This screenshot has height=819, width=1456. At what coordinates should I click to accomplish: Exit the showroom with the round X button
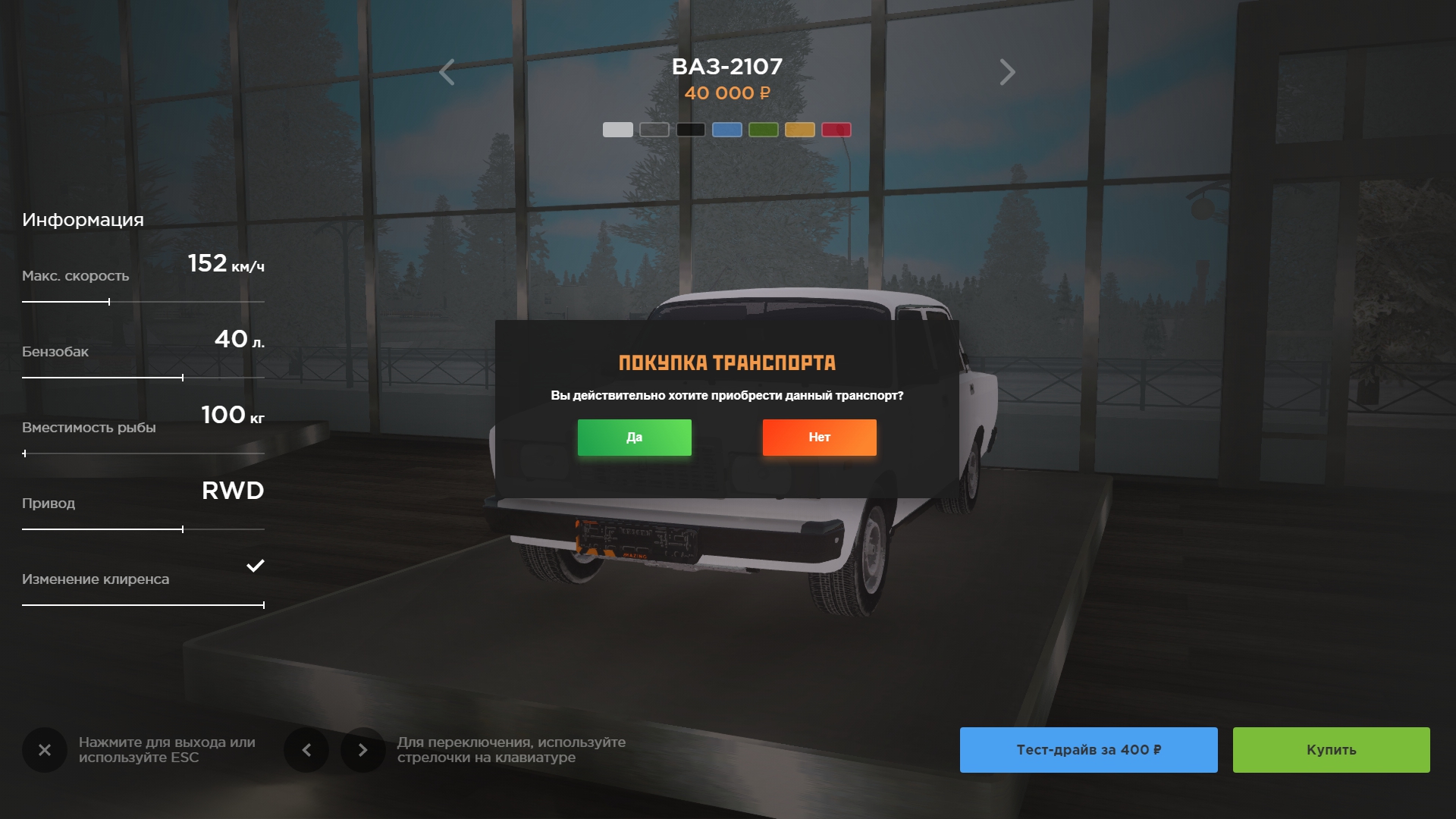point(45,750)
